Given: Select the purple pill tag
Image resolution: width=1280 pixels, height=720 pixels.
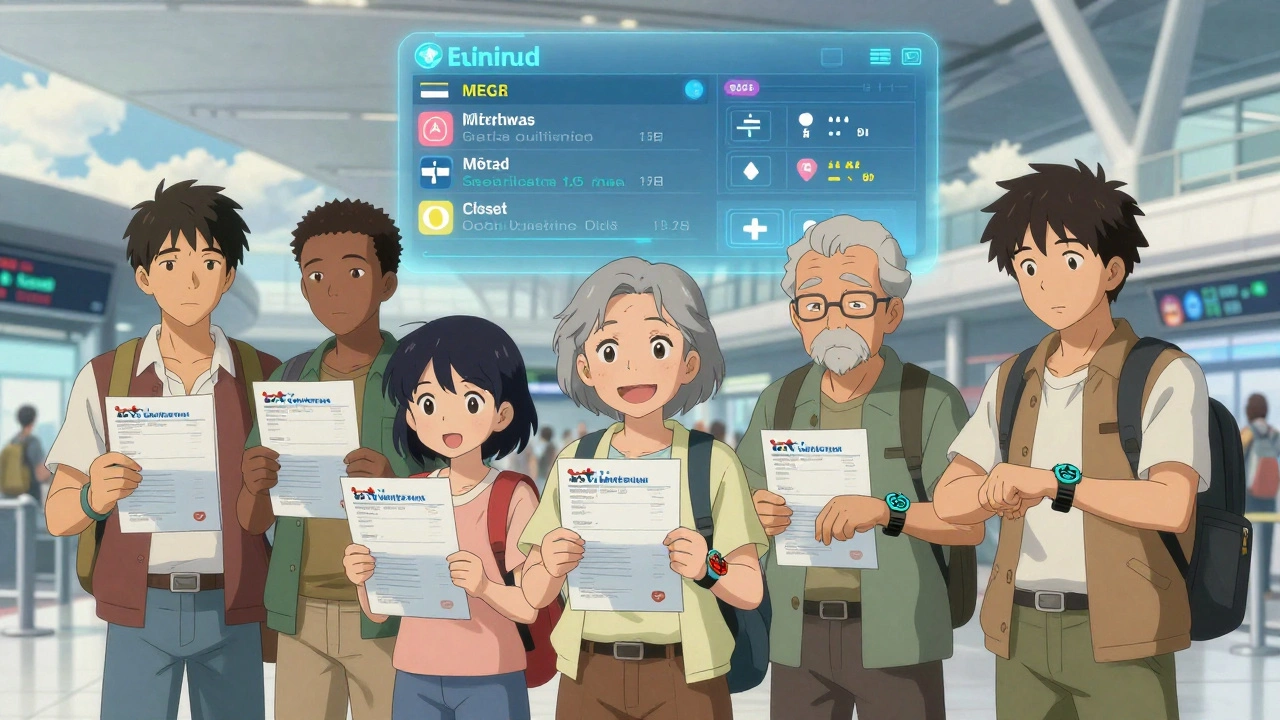Looking at the screenshot, I should [741, 89].
